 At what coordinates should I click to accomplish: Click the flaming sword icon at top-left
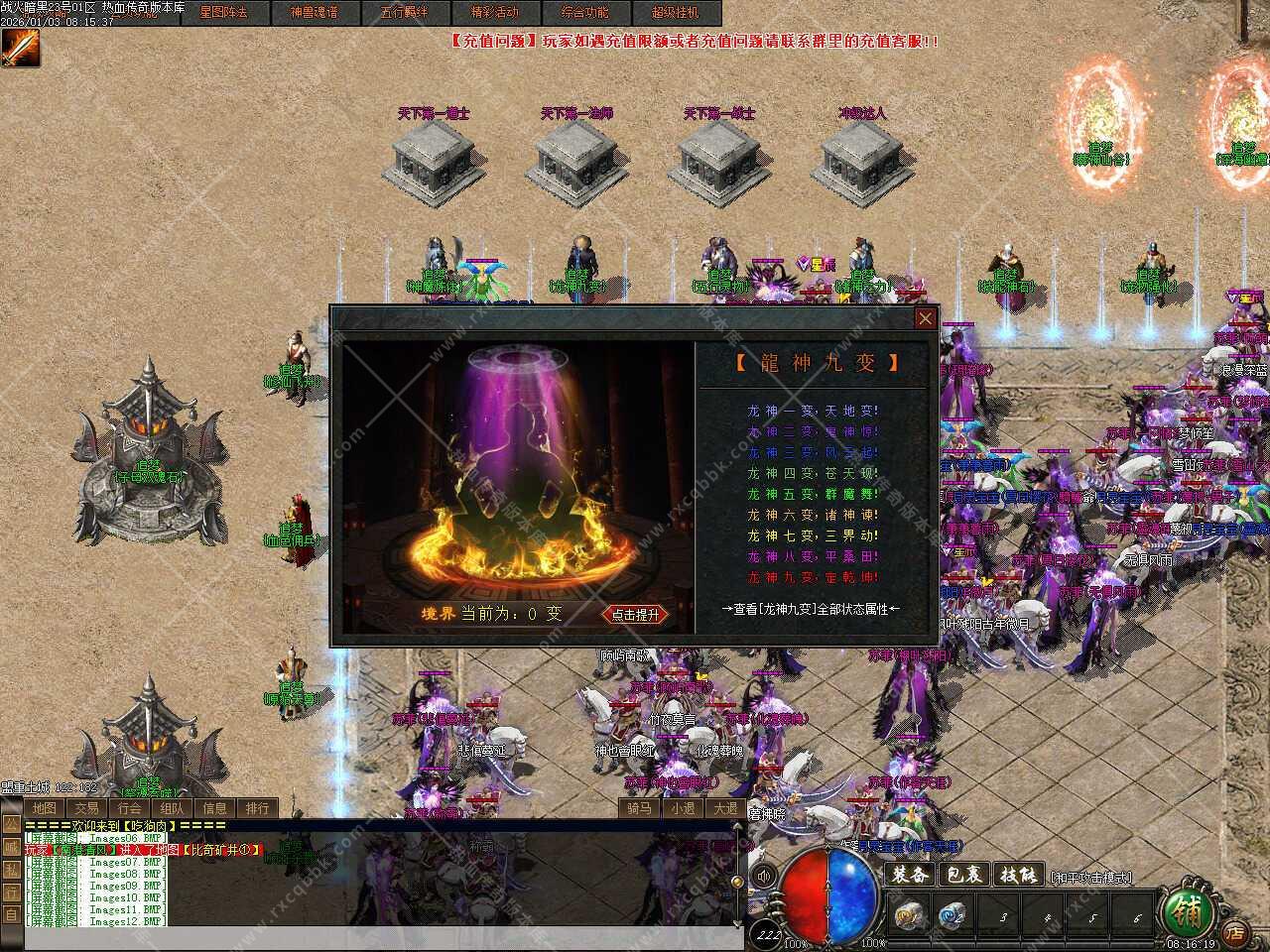point(20,48)
